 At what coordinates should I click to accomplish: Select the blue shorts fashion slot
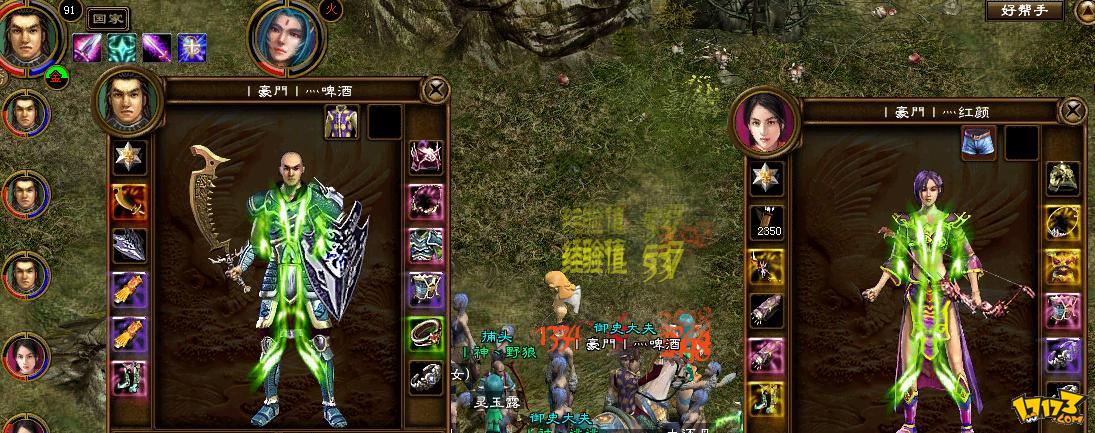coord(978,143)
